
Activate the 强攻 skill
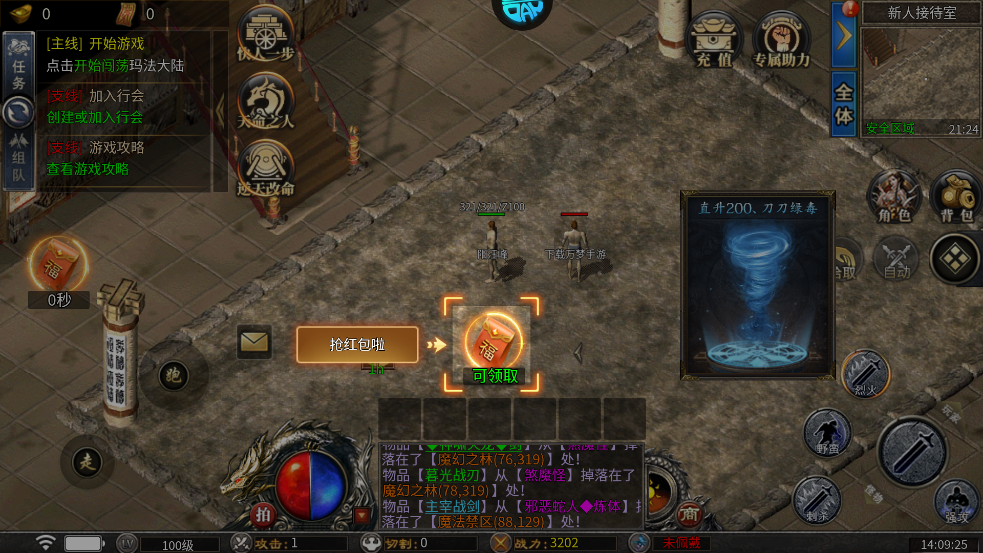click(956, 502)
